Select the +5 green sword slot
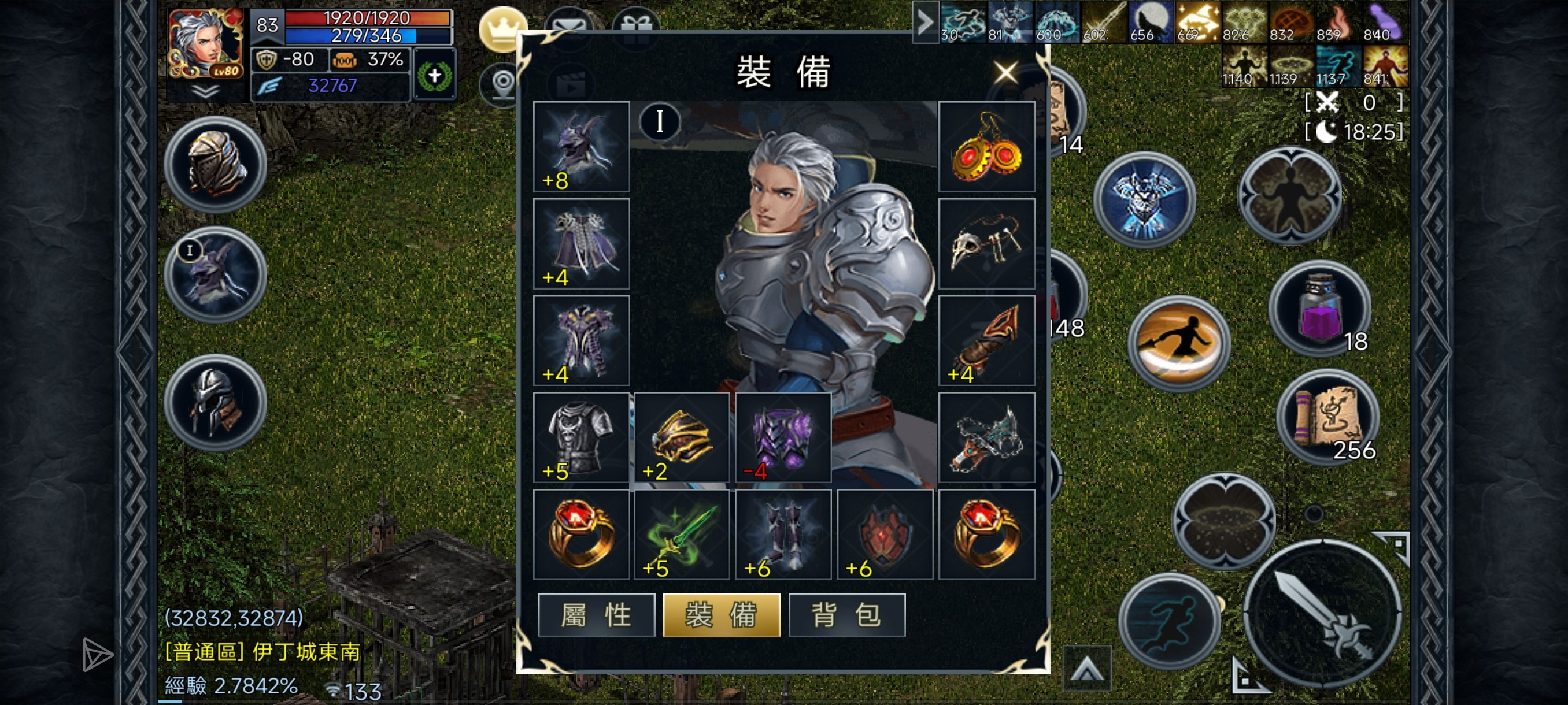 pos(682,534)
